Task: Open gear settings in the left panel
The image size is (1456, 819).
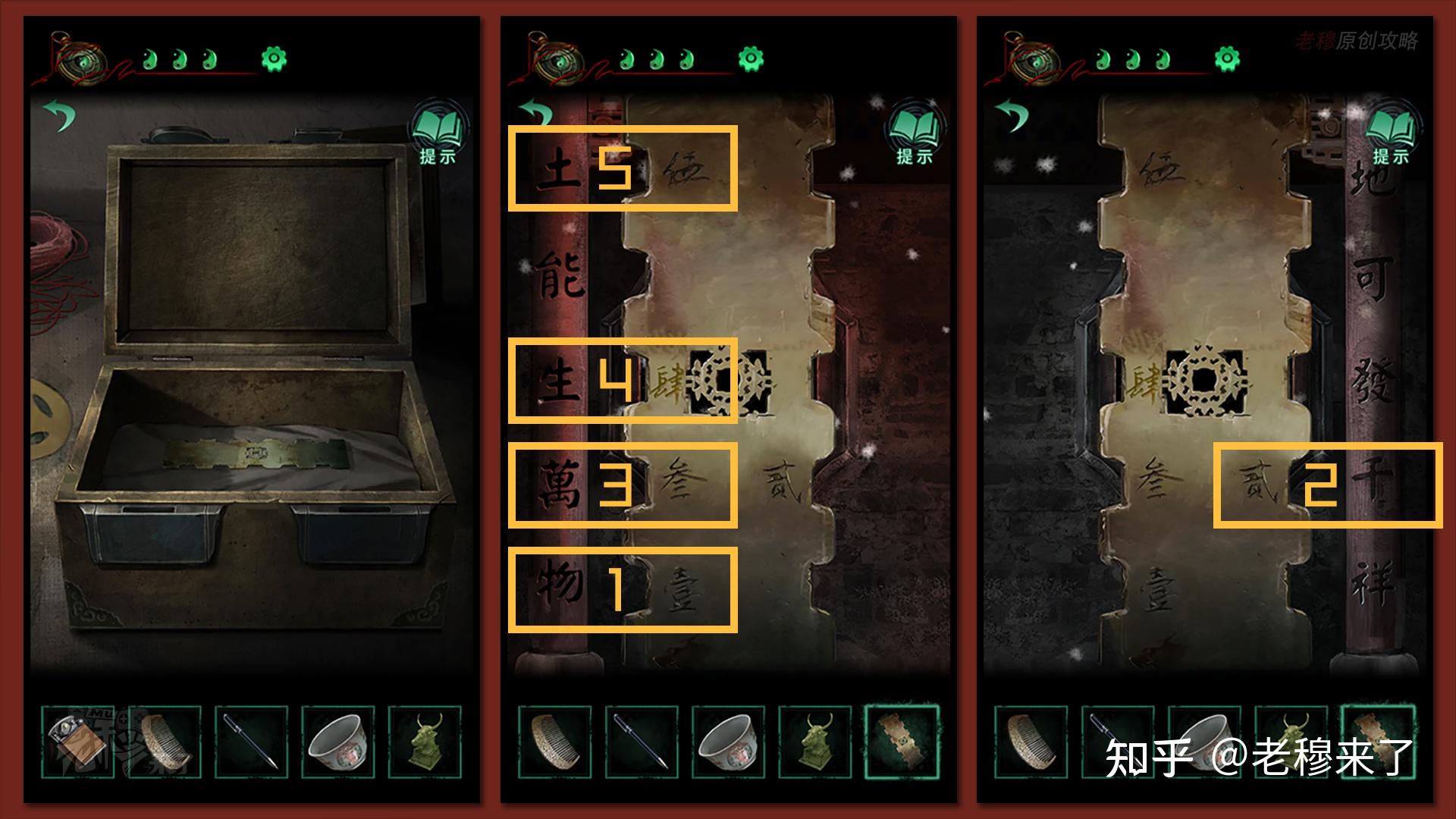Action: (x=274, y=58)
